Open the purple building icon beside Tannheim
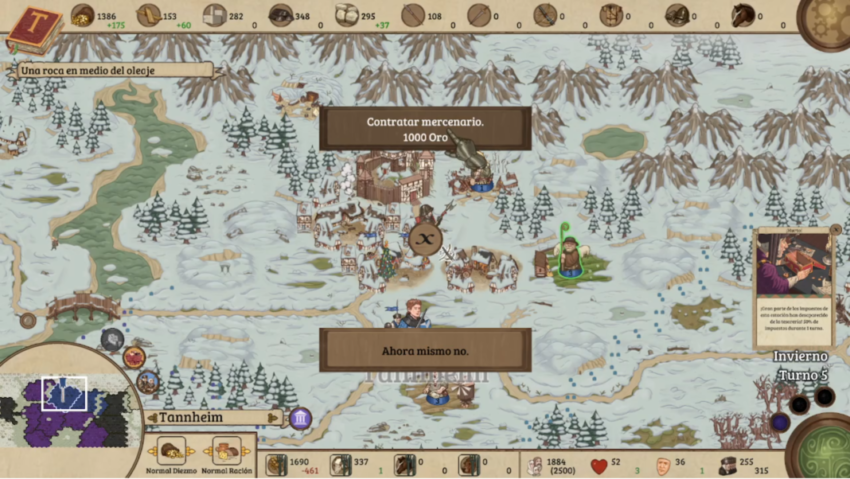Screen dimensions: 850x479 point(300,418)
